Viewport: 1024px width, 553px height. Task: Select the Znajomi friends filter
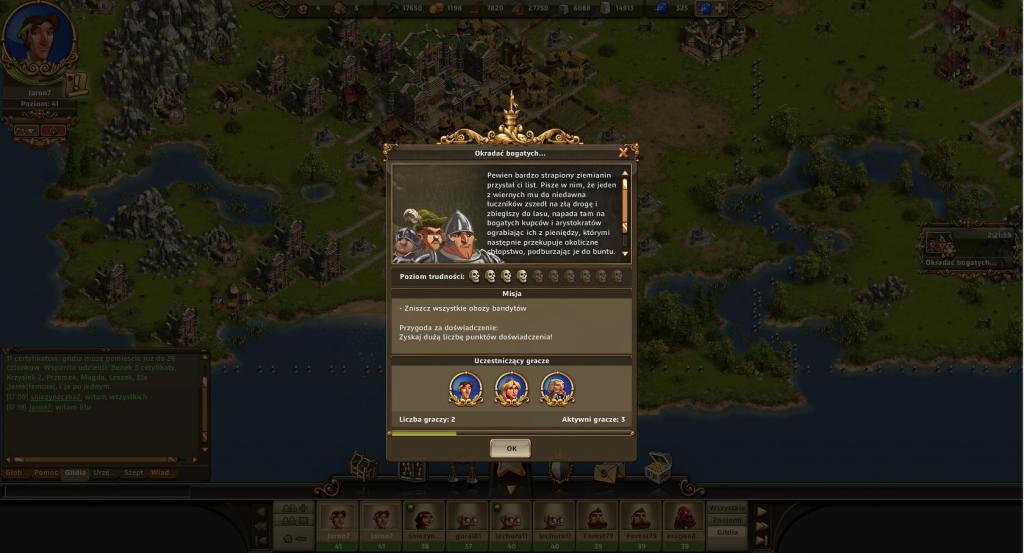(727, 520)
